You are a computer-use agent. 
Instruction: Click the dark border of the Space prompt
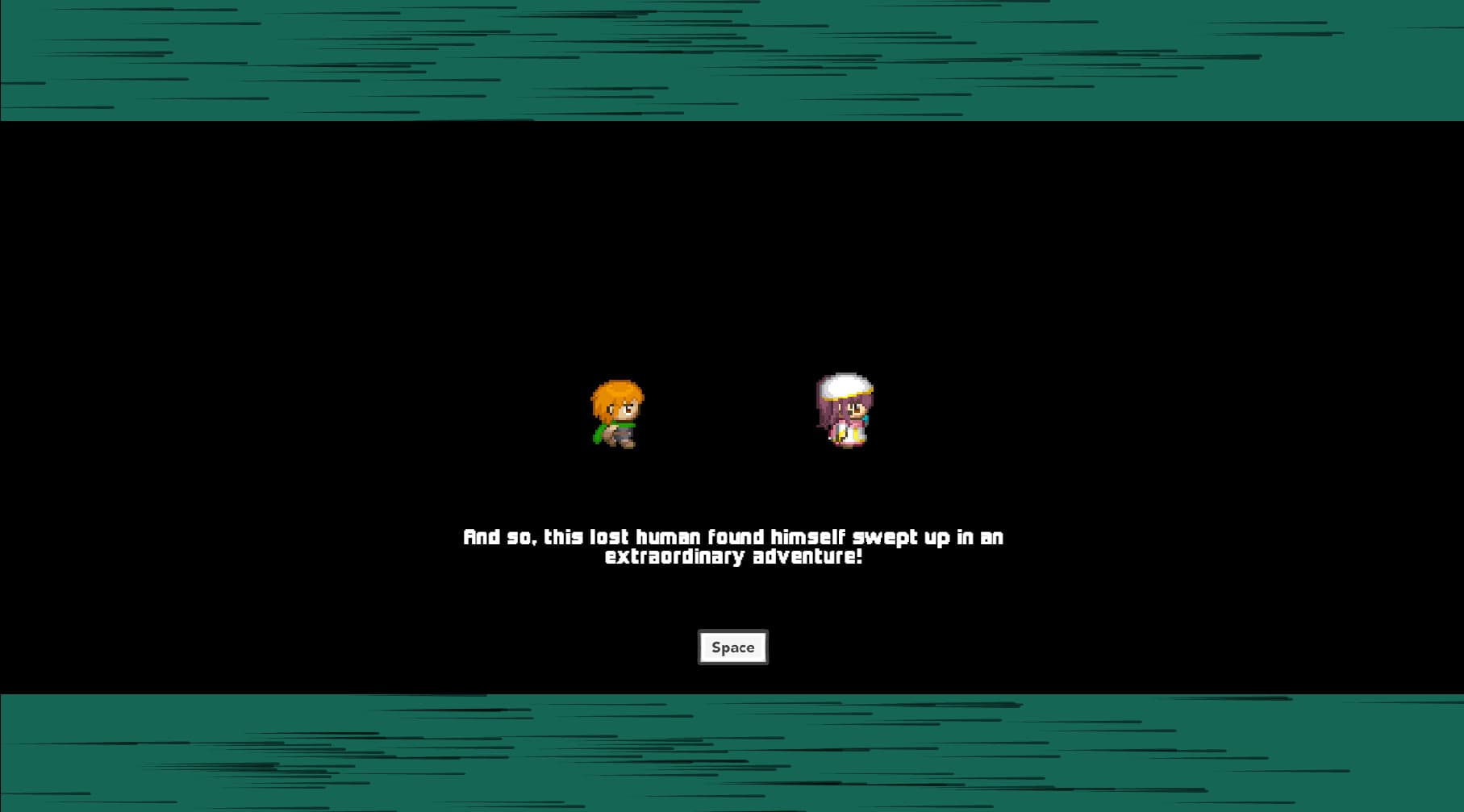point(732,629)
